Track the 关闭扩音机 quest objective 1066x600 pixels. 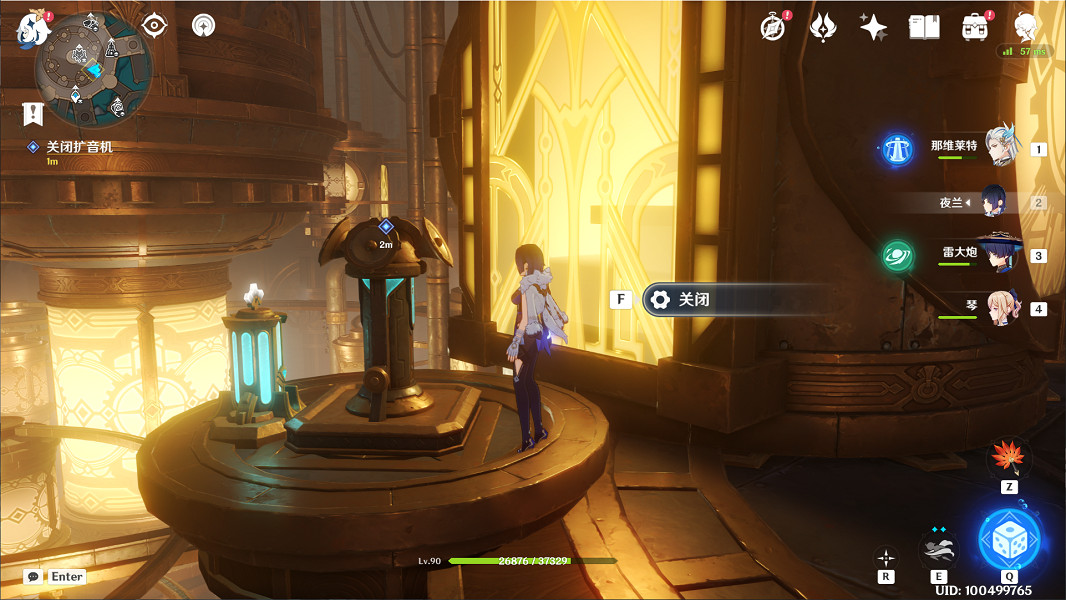coord(78,147)
